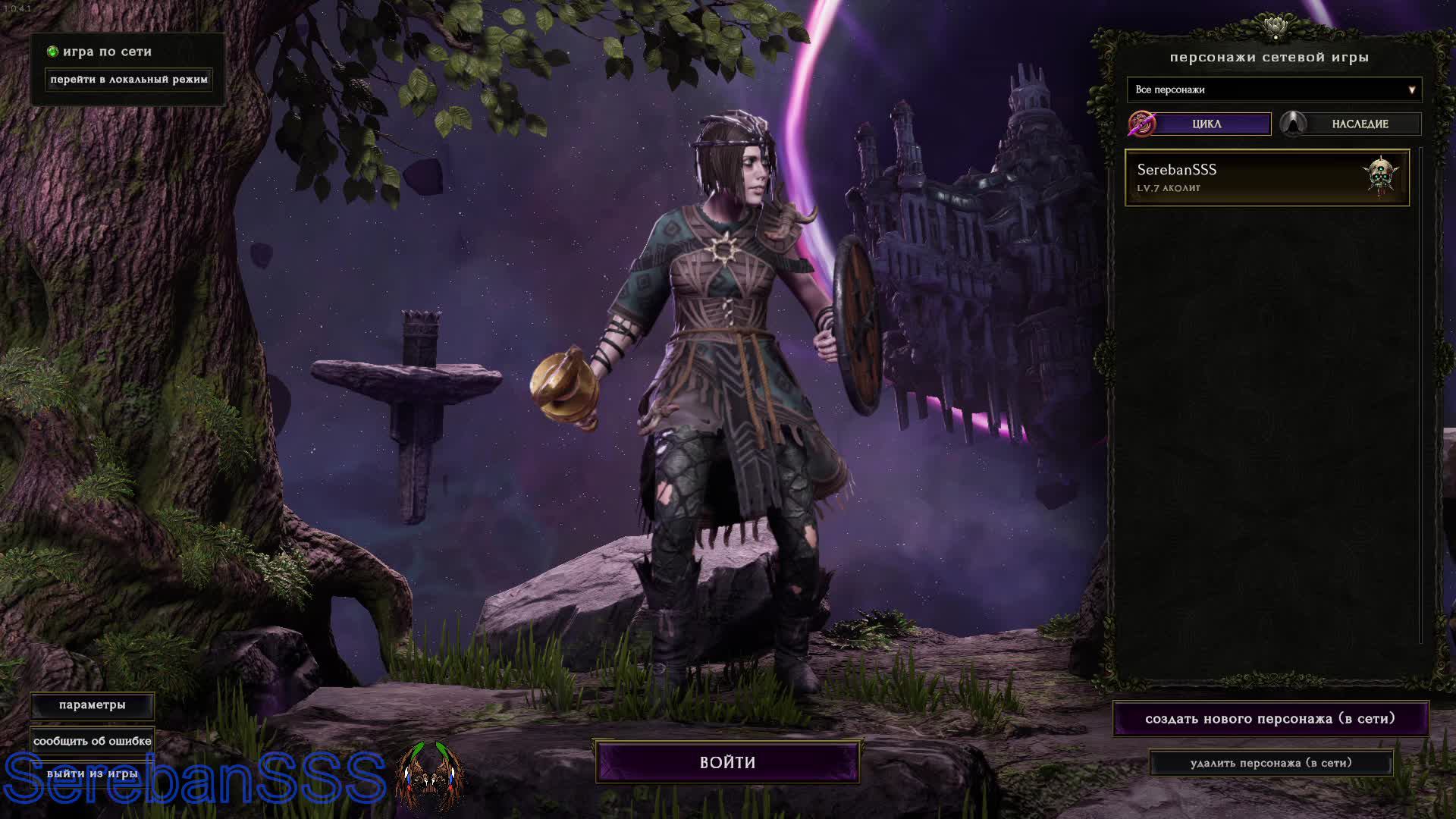Viewport: 1456px width, 819px height.
Task: Choose the SerebanSSS character entry
Action: click(x=1266, y=177)
